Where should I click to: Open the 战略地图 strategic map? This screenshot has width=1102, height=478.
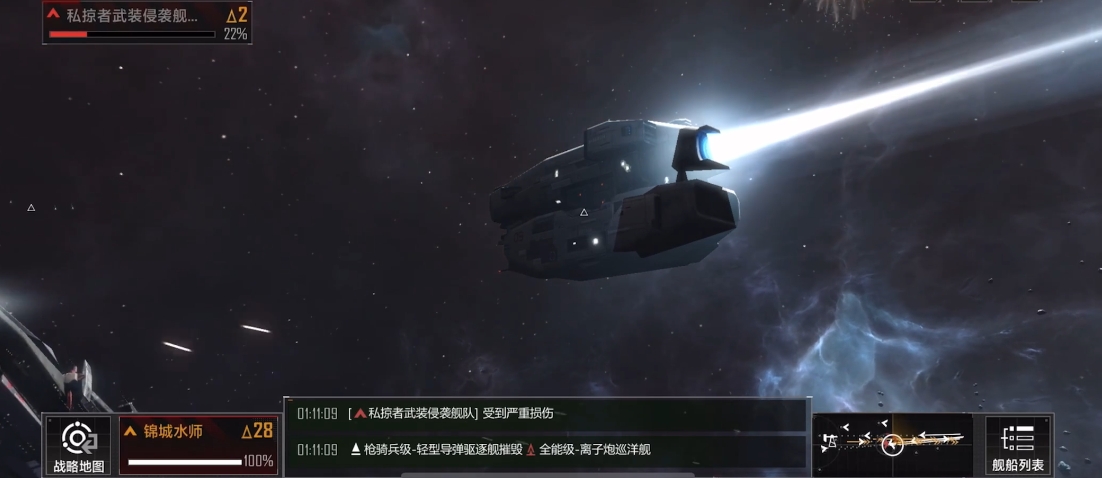click(x=78, y=445)
